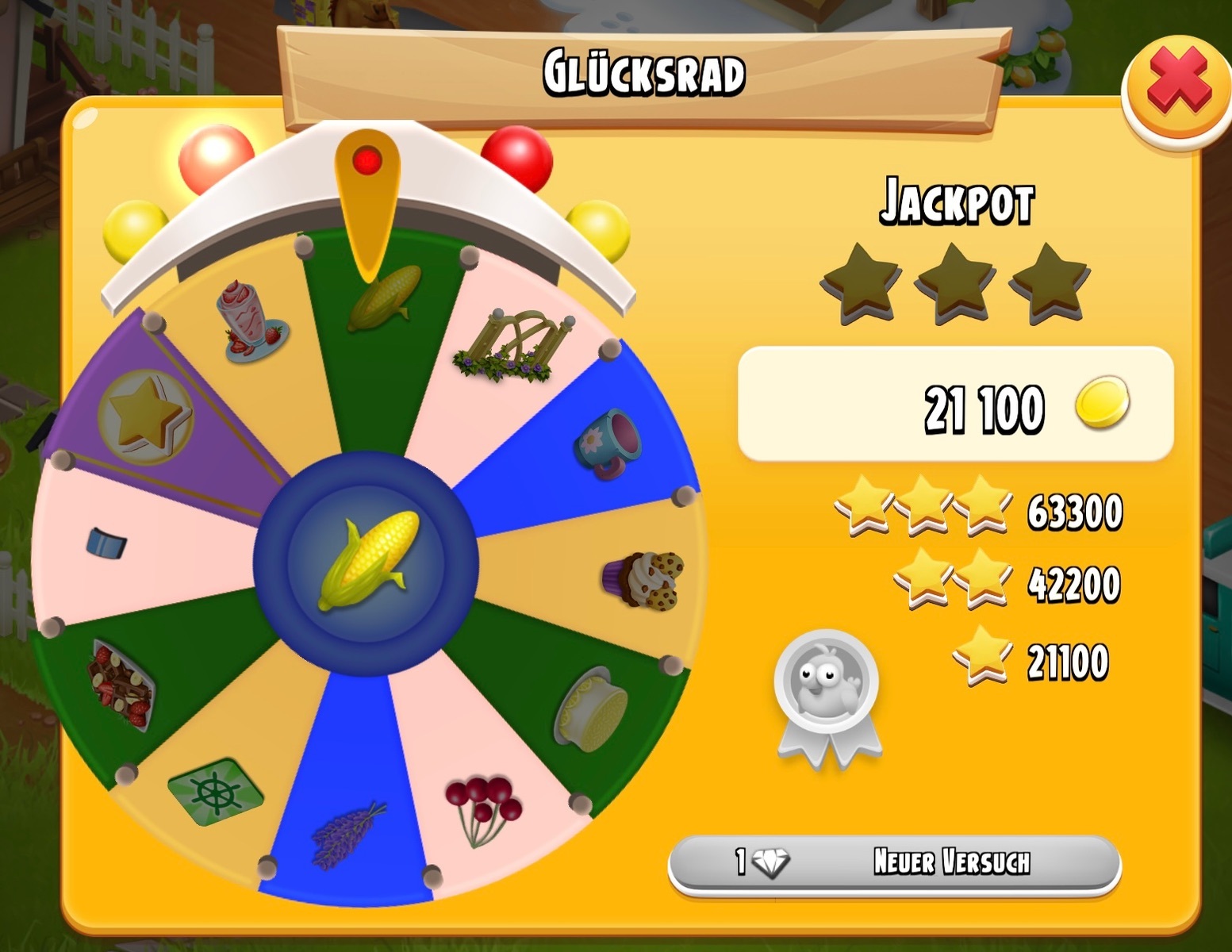Buy a new spin with Neuer Versuch

pyautogui.click(x=894, y=862)
